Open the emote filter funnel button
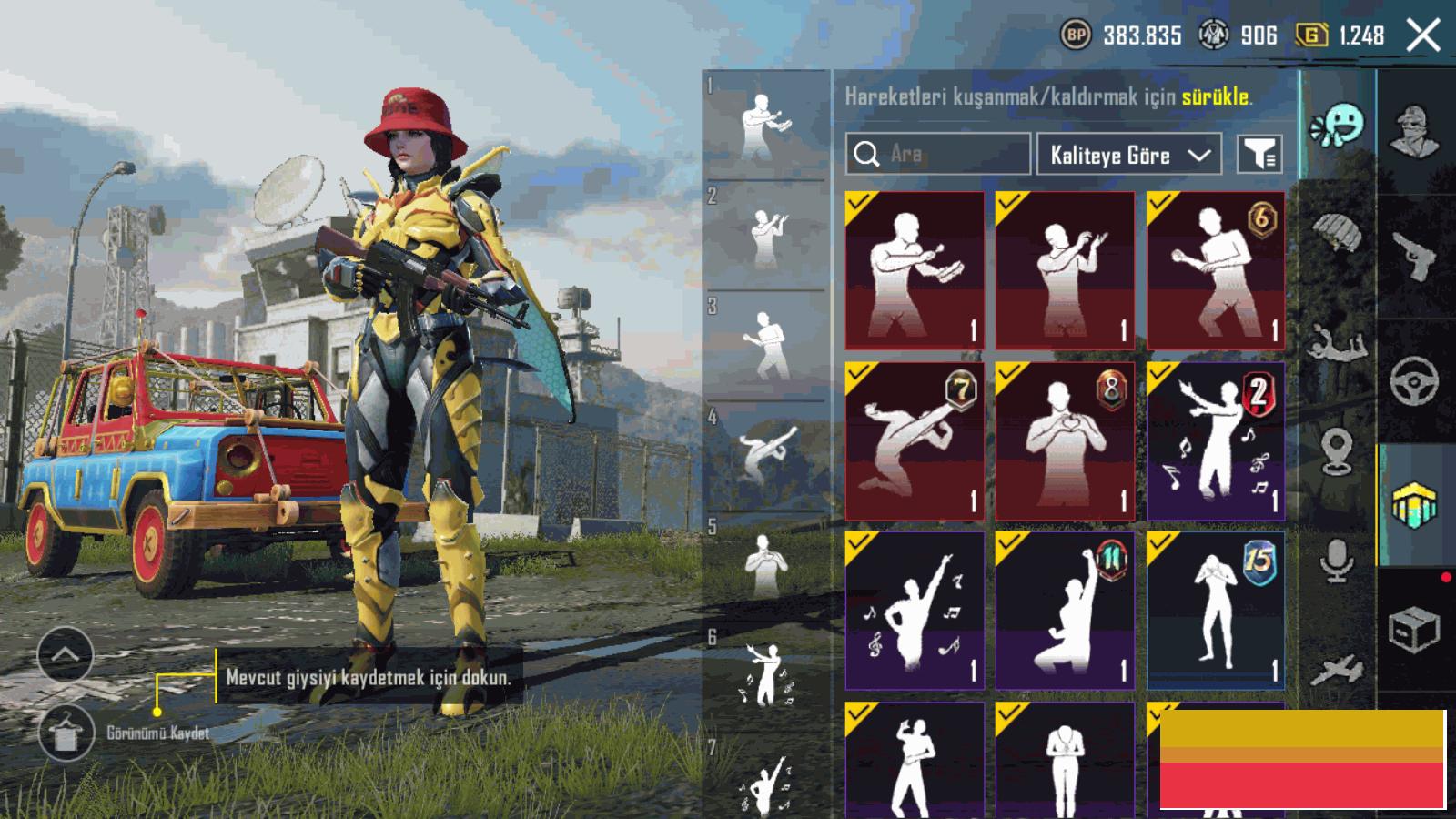The width and height of the screenshot is (1456, 819). tap(1259, 155)
